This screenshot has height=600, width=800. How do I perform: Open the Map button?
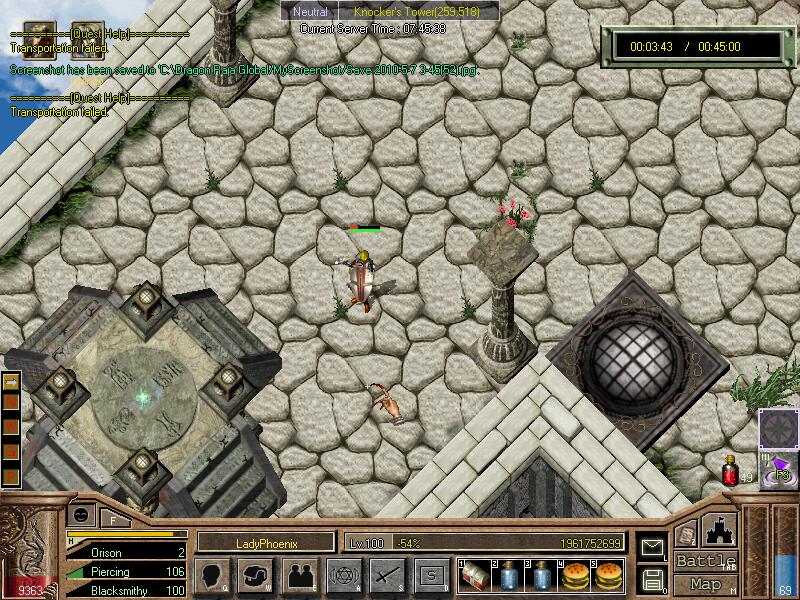pyautogui.click(x=705, y=584)
